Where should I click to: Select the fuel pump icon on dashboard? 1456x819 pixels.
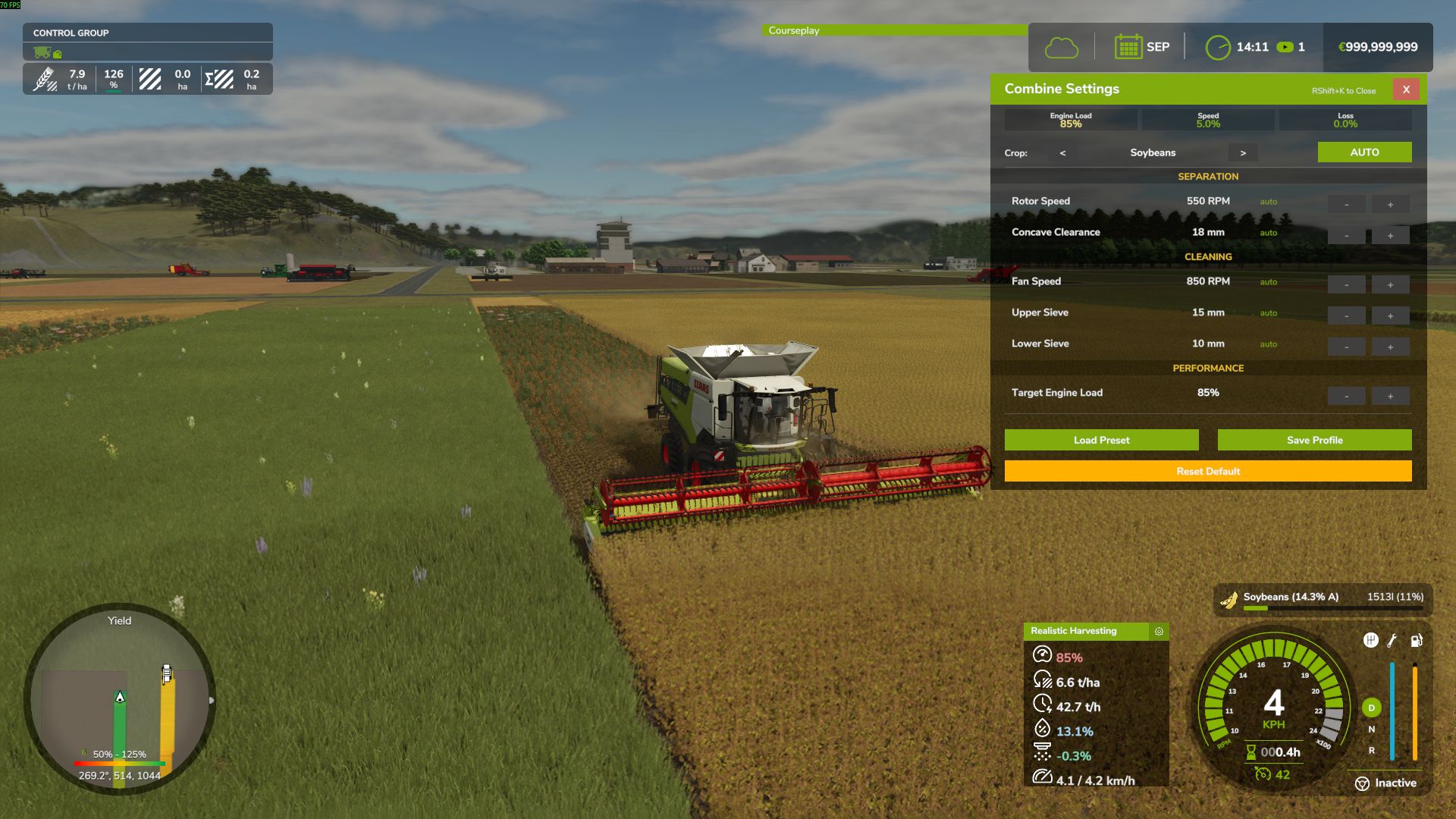1415,641
